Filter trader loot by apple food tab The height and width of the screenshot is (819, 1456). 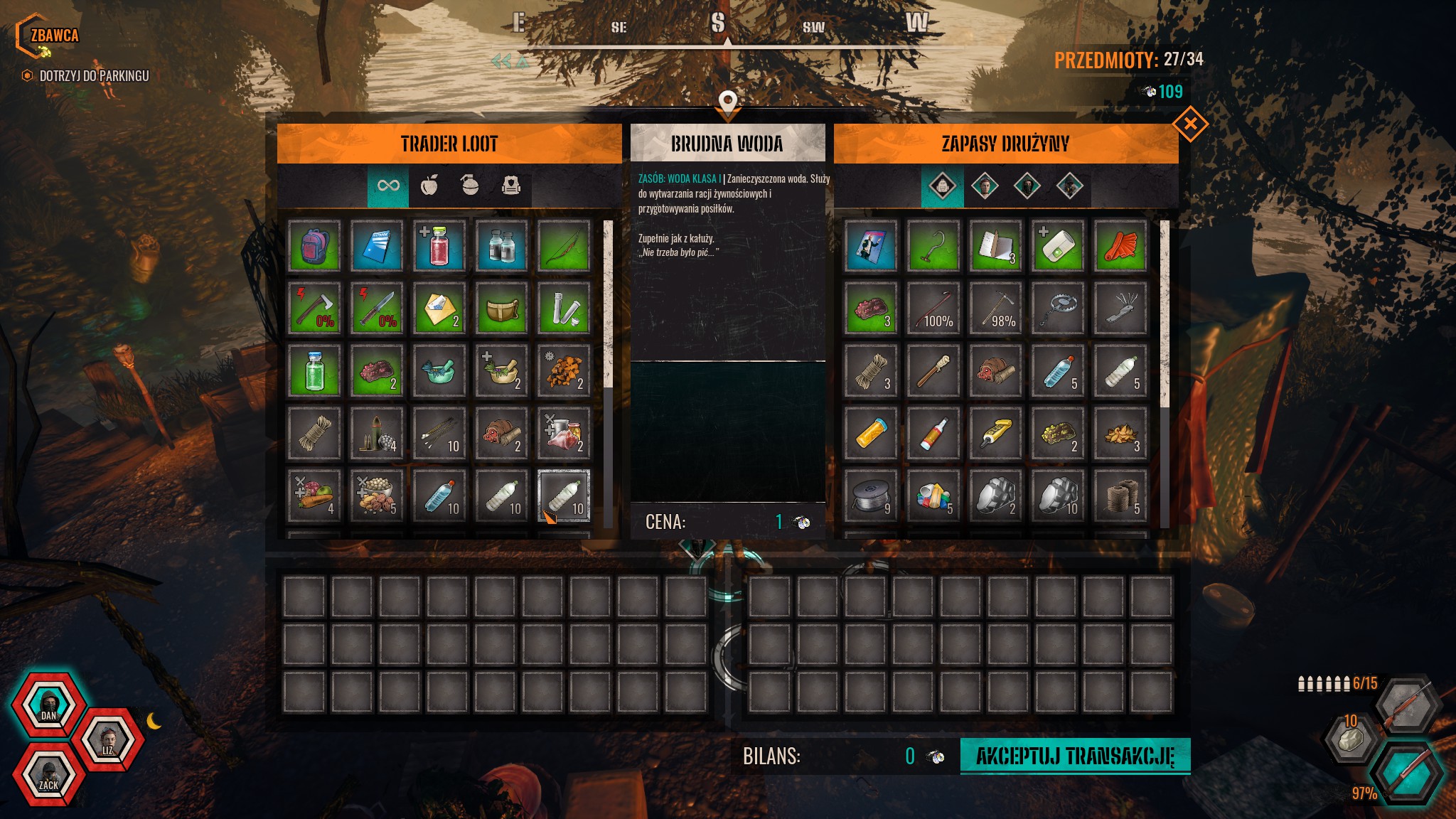[x=429, y=186]
